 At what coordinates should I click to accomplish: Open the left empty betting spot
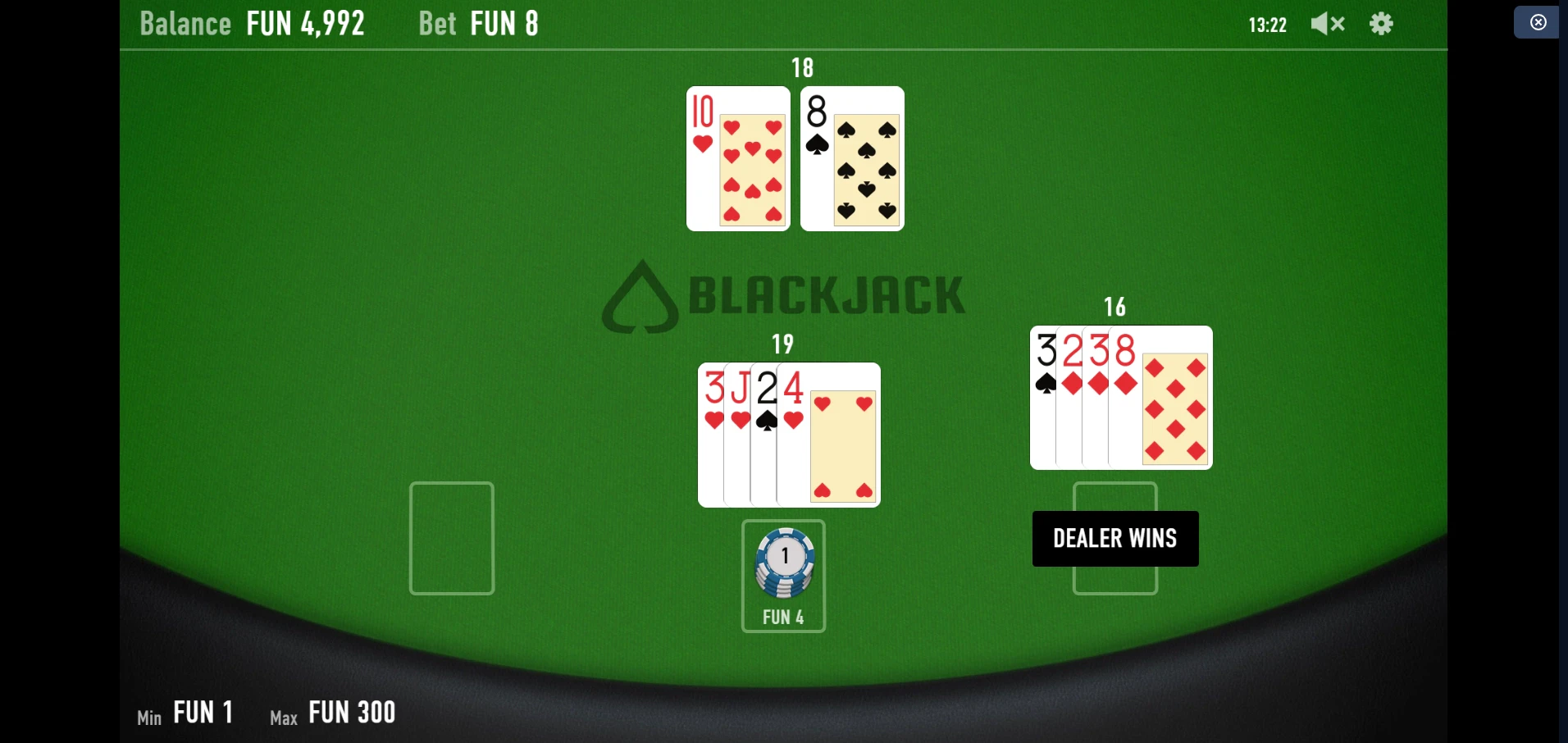450,539
